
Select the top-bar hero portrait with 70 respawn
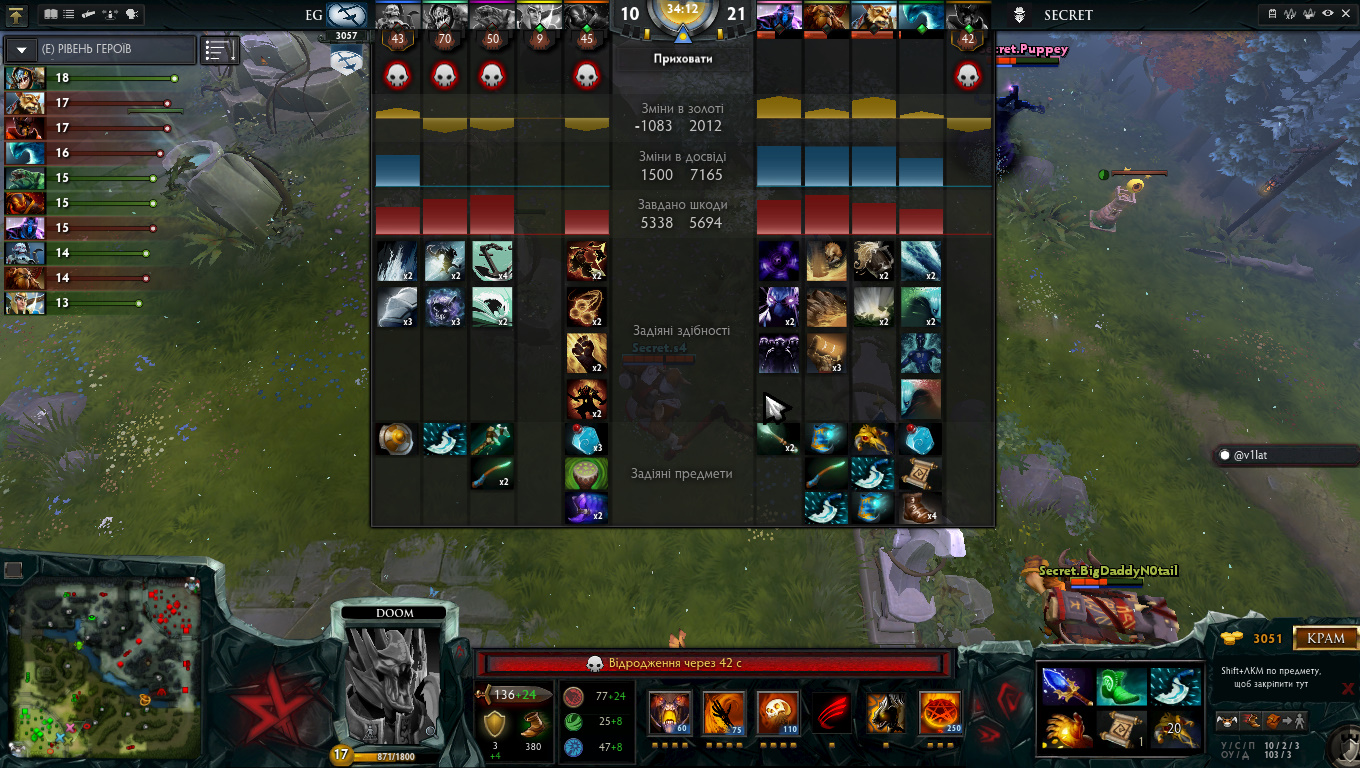[444, 16]
